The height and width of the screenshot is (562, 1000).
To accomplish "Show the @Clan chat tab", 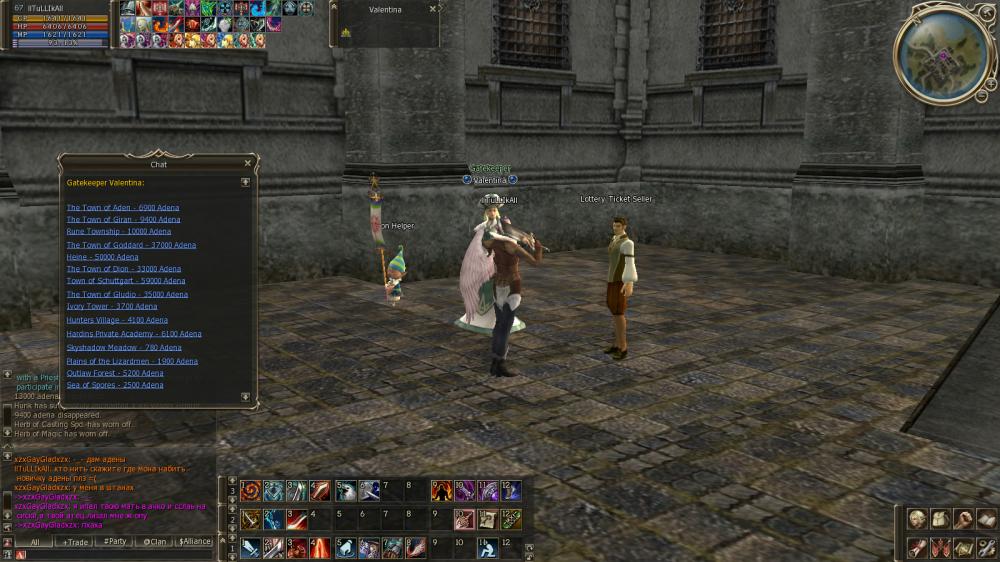I will (154, 541).
